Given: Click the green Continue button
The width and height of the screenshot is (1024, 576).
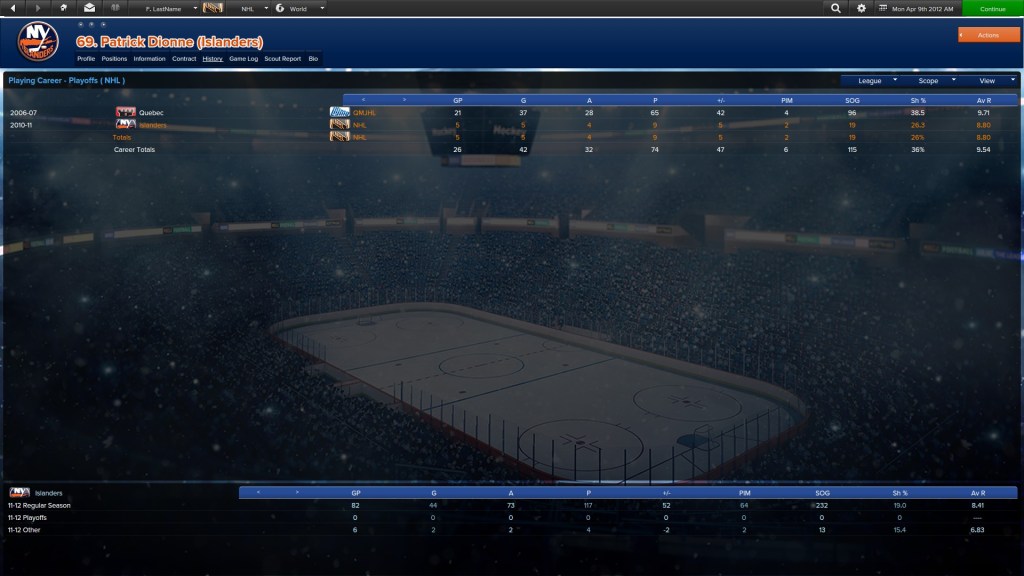Looking at the screenshot, I should pos(992,8).
